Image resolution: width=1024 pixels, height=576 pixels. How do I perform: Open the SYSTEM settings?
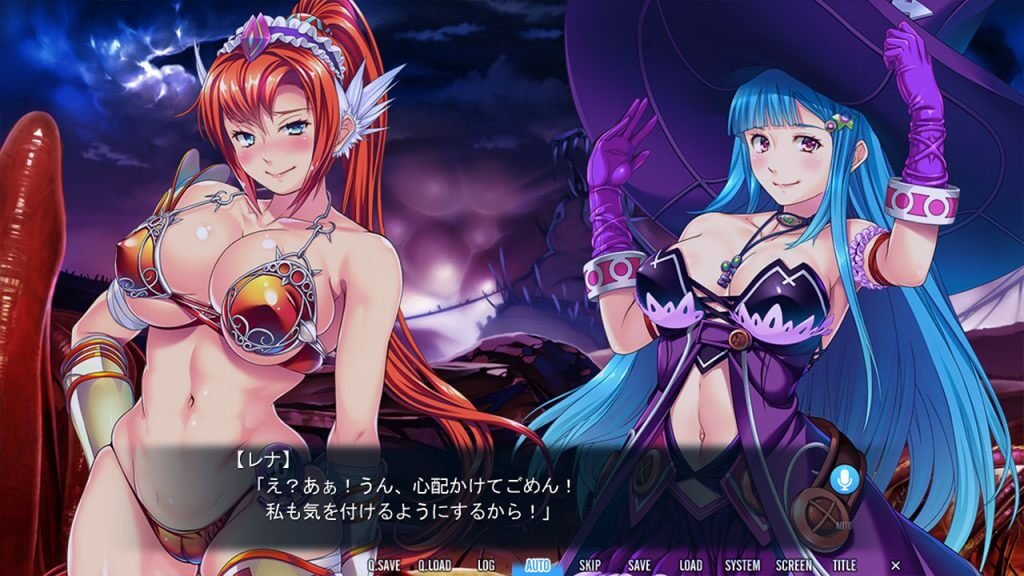(x=743, y=565)
